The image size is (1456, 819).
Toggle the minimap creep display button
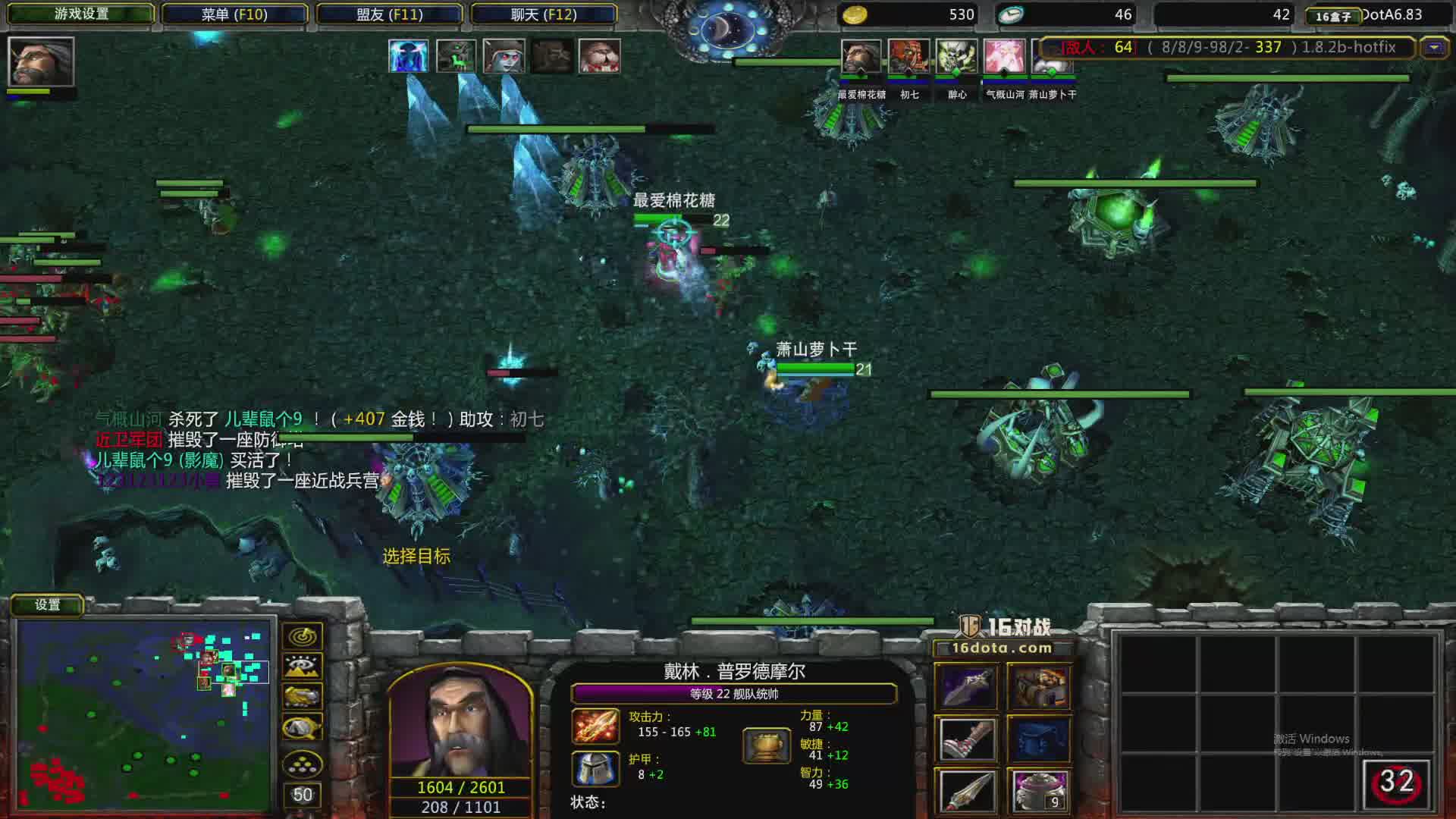(302, 728)
